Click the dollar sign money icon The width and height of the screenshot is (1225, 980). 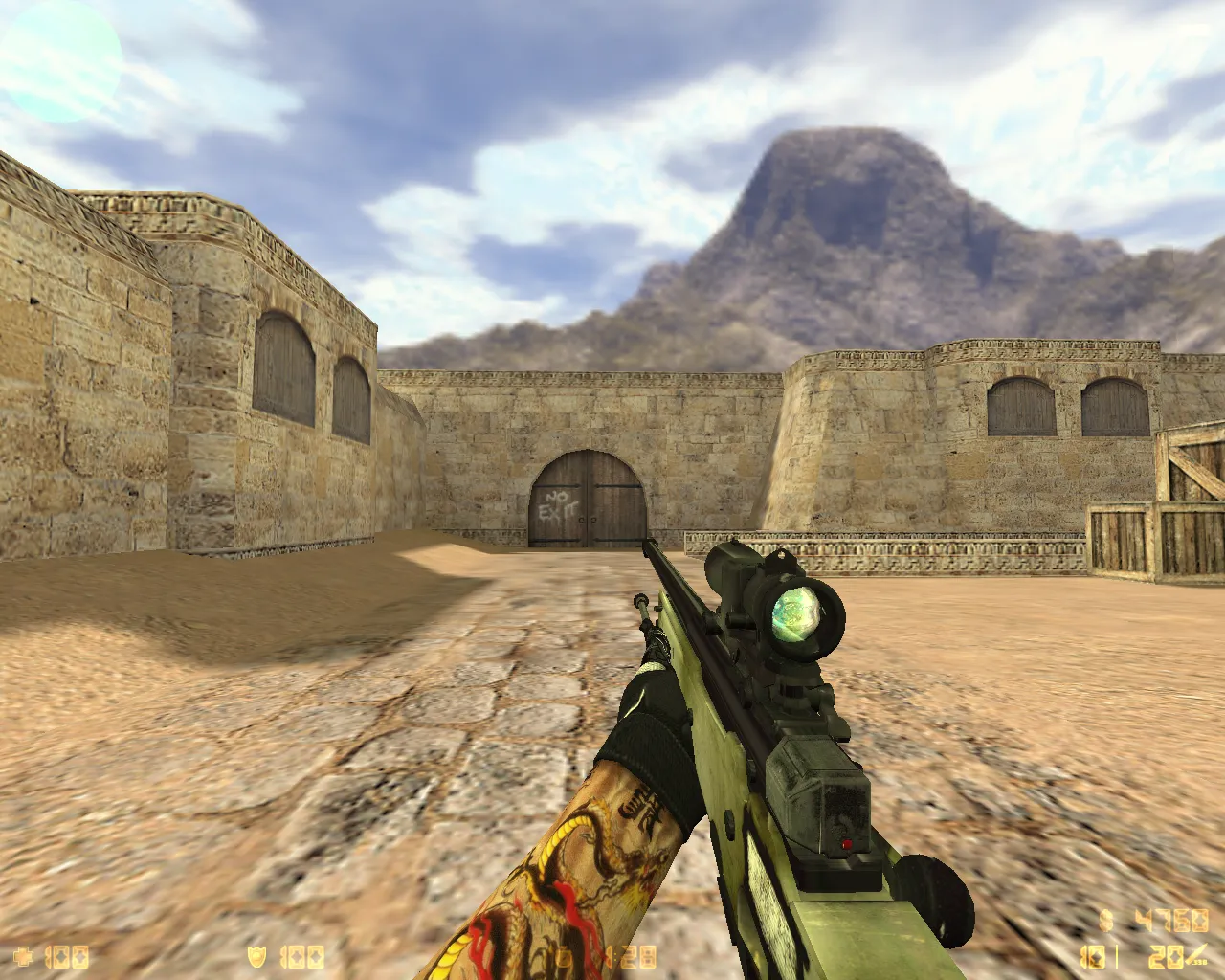click(x=1106, y=921)
